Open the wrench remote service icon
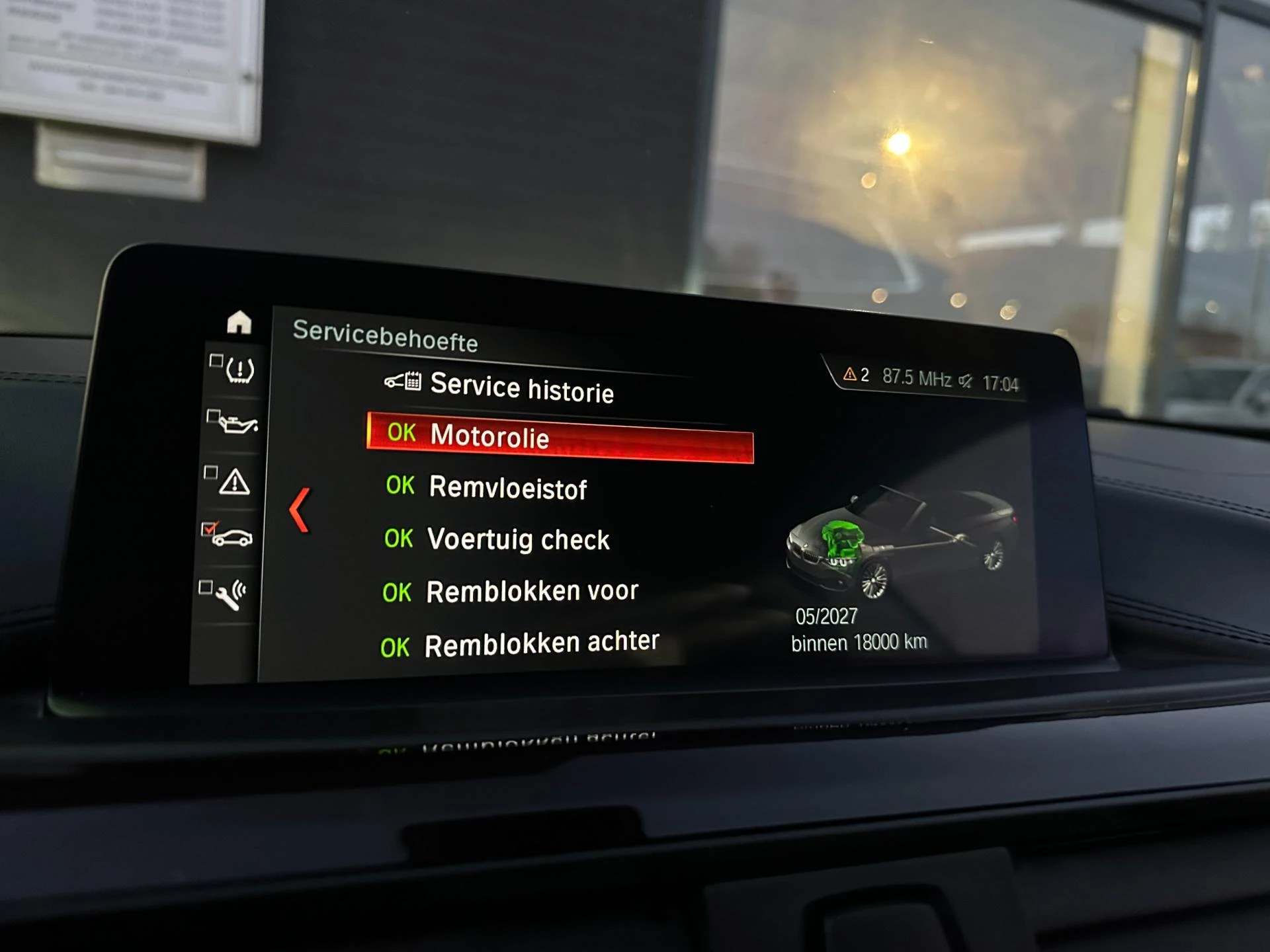This screenshot has height=952, width=1270. [230, 594]
